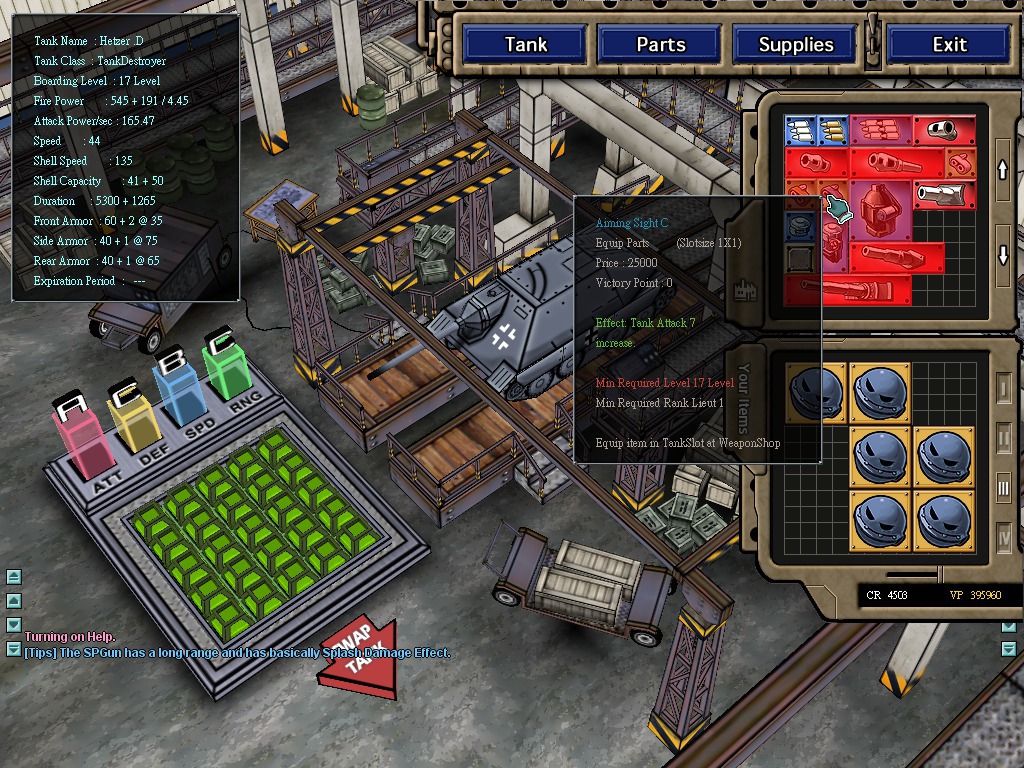The height and width of the screenshot is (768, 1024).
Task: Select inventory page I
Action: pos(1004,387)
